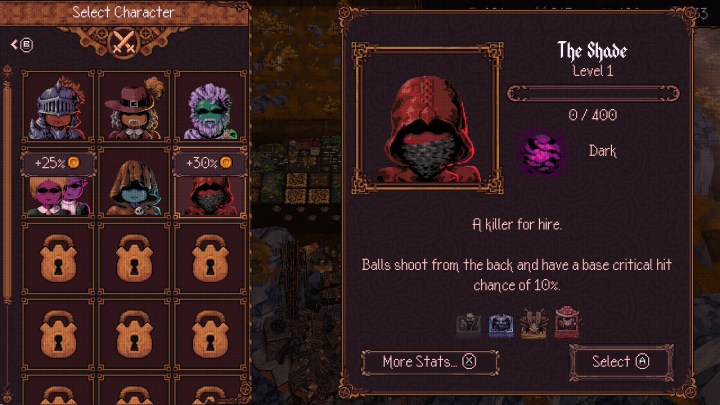
Task: Click the gold horned trophy icon
Action: [534, 323]
